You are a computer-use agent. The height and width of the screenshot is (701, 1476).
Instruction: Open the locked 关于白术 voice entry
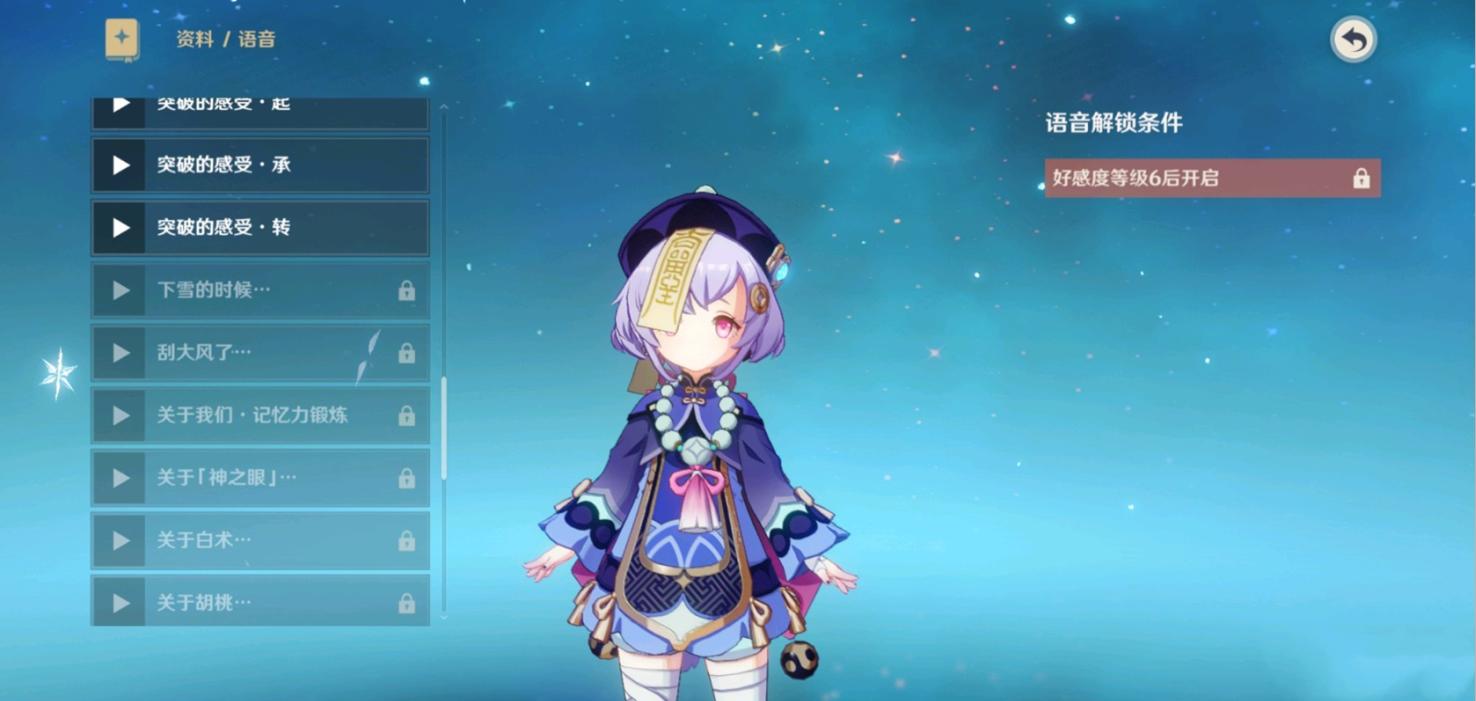coord(260,540)
